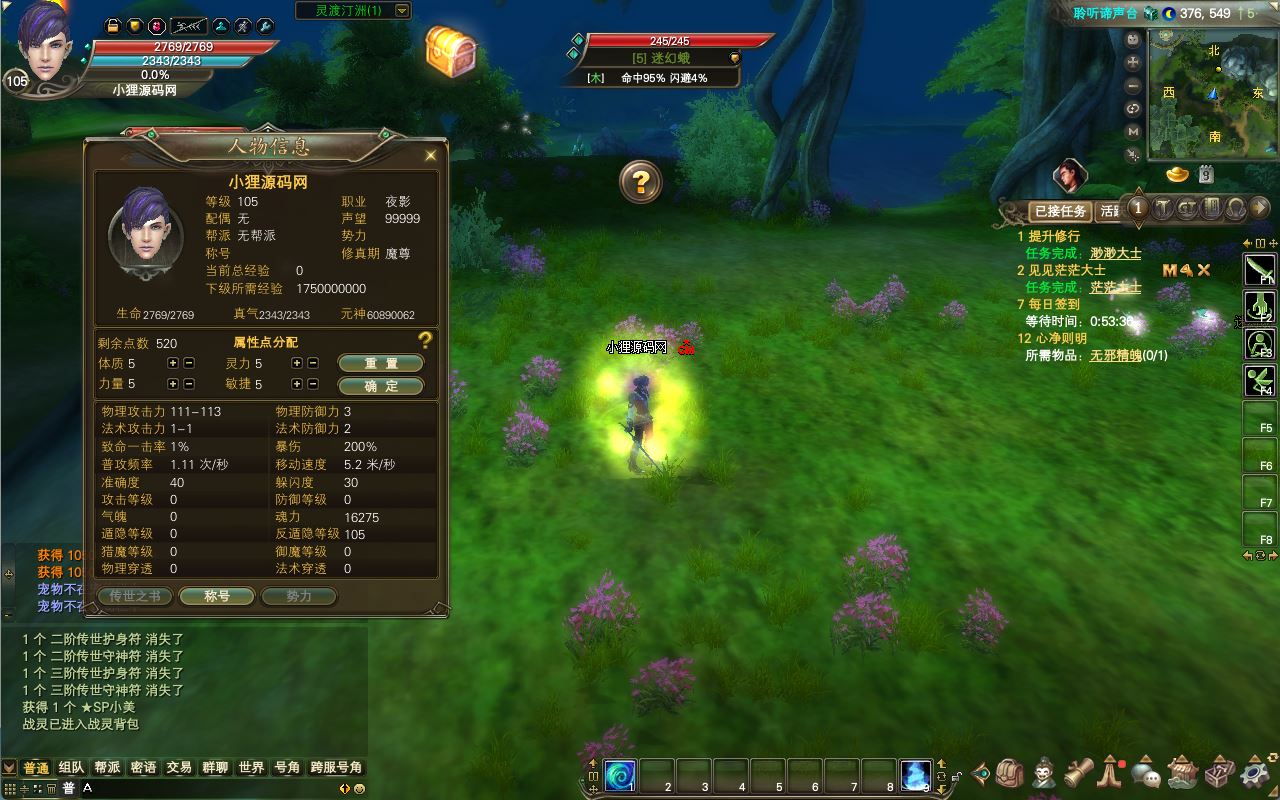Add a point to 敏捷 agility

(x=297, y=384)
